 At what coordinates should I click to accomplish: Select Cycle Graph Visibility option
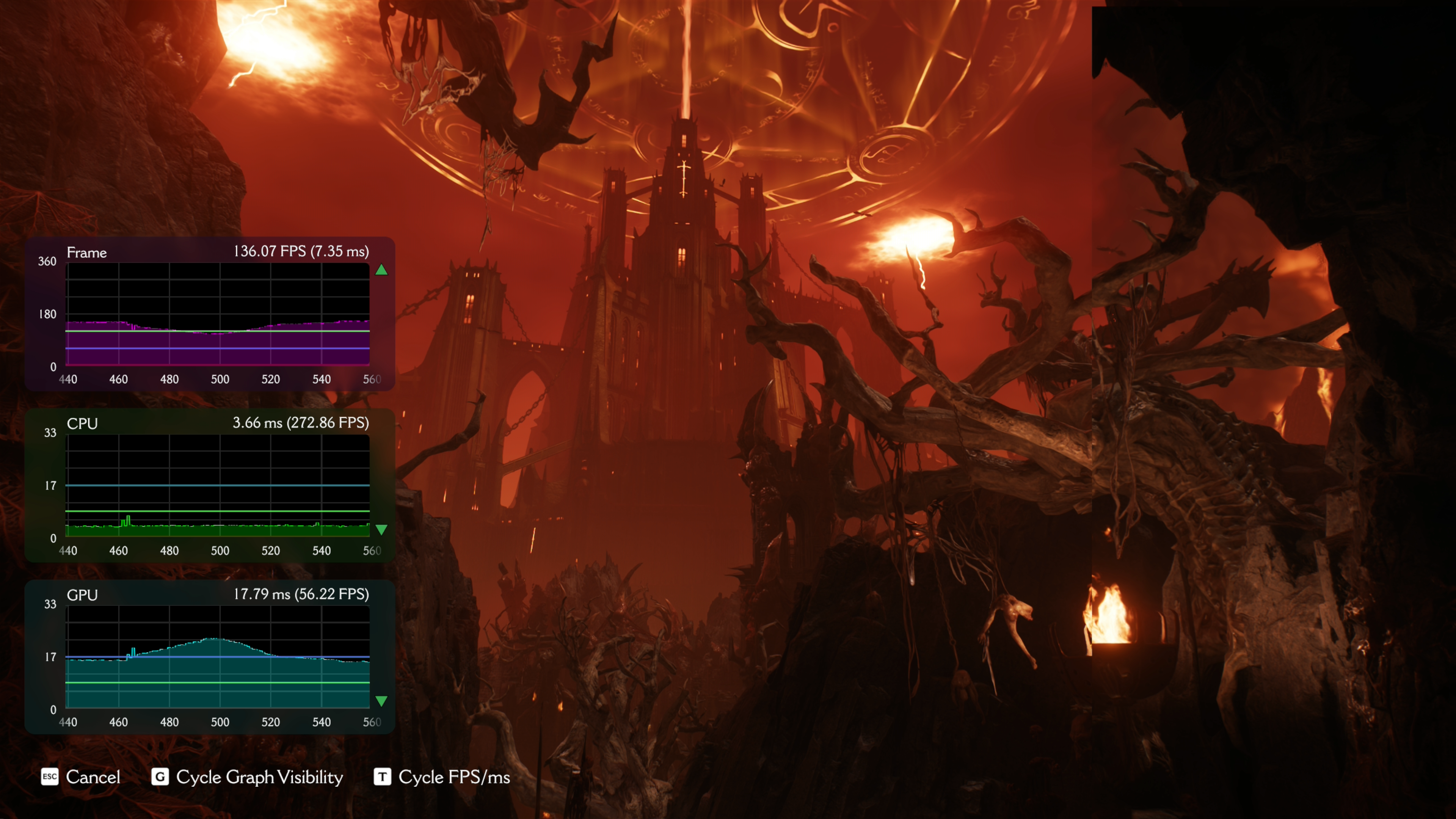[x=248, y=777]
